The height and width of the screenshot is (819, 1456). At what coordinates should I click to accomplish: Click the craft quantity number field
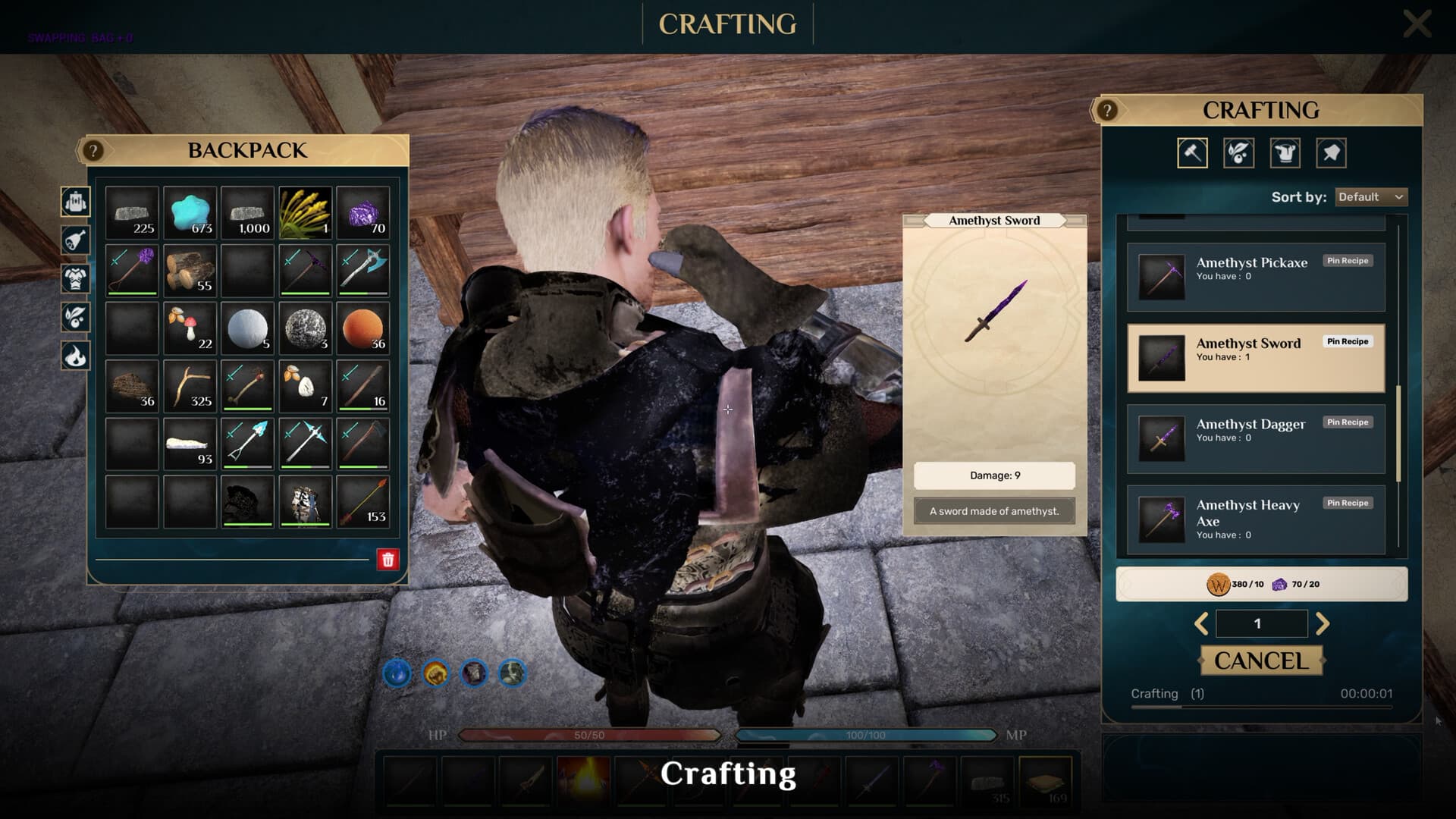coord(1261,623)
